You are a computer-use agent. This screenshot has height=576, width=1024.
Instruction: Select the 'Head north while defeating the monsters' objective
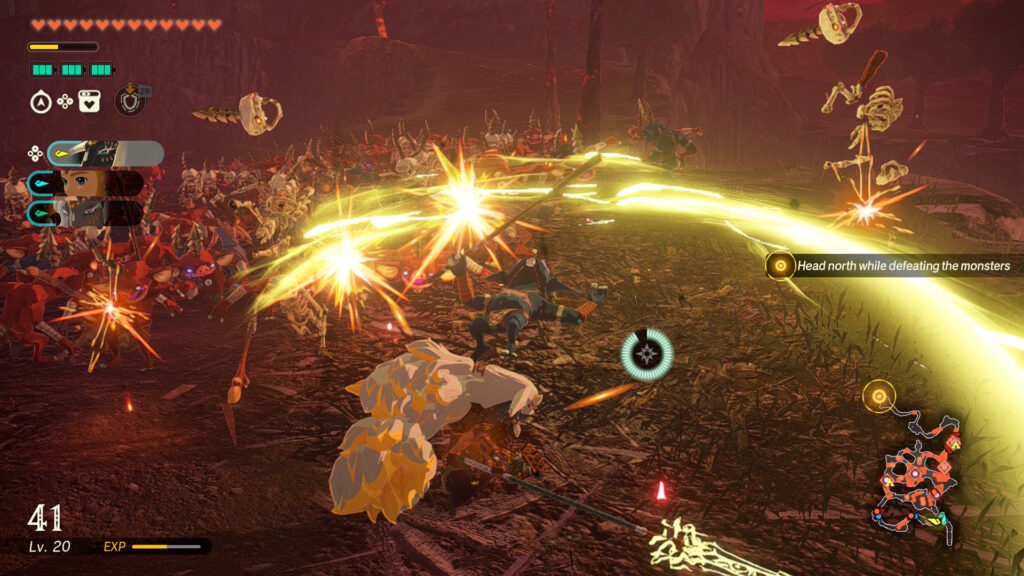coord(902,266)
